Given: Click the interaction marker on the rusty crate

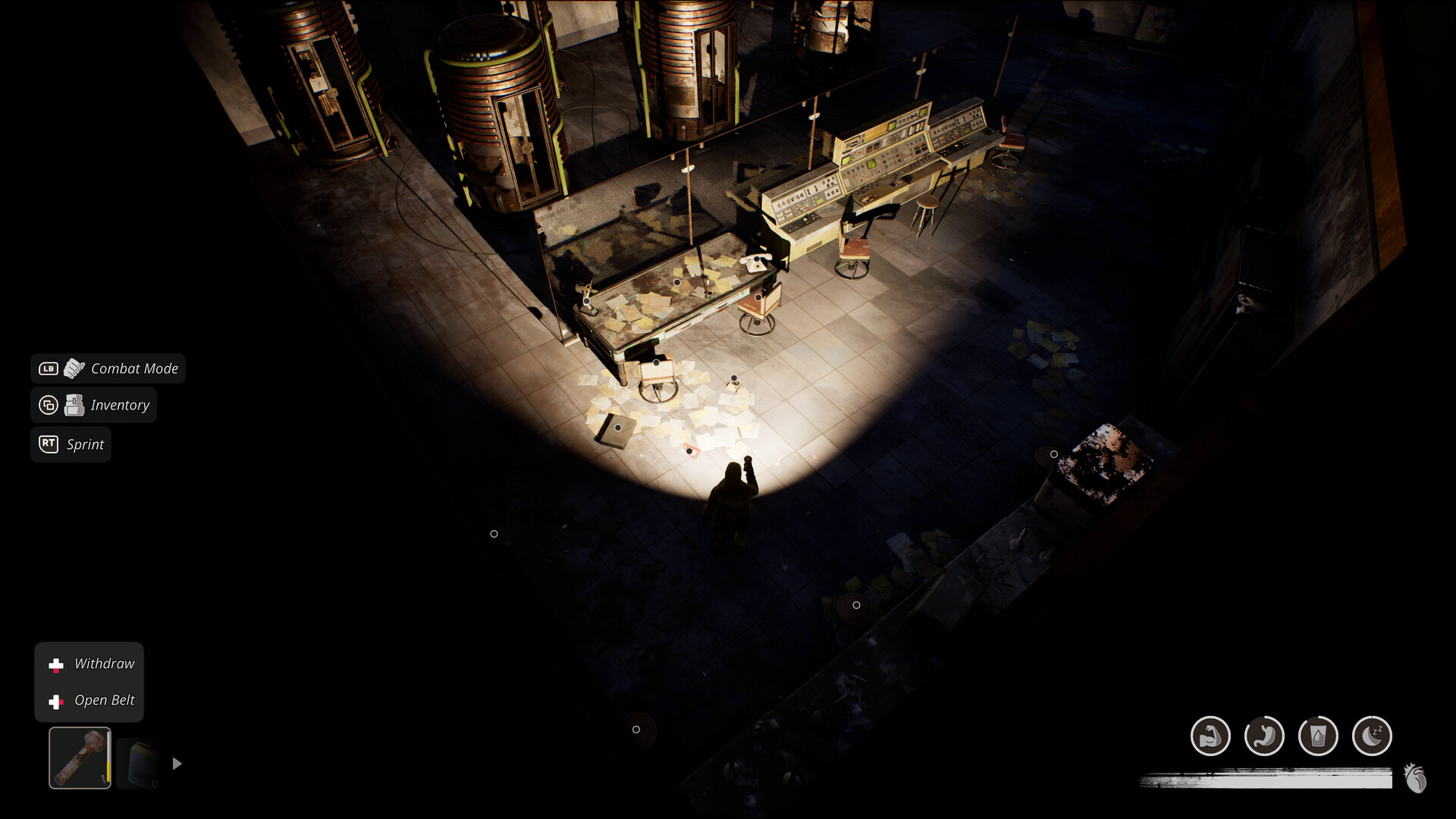Looking at the screenshot, I should [x=1053, y=453].
